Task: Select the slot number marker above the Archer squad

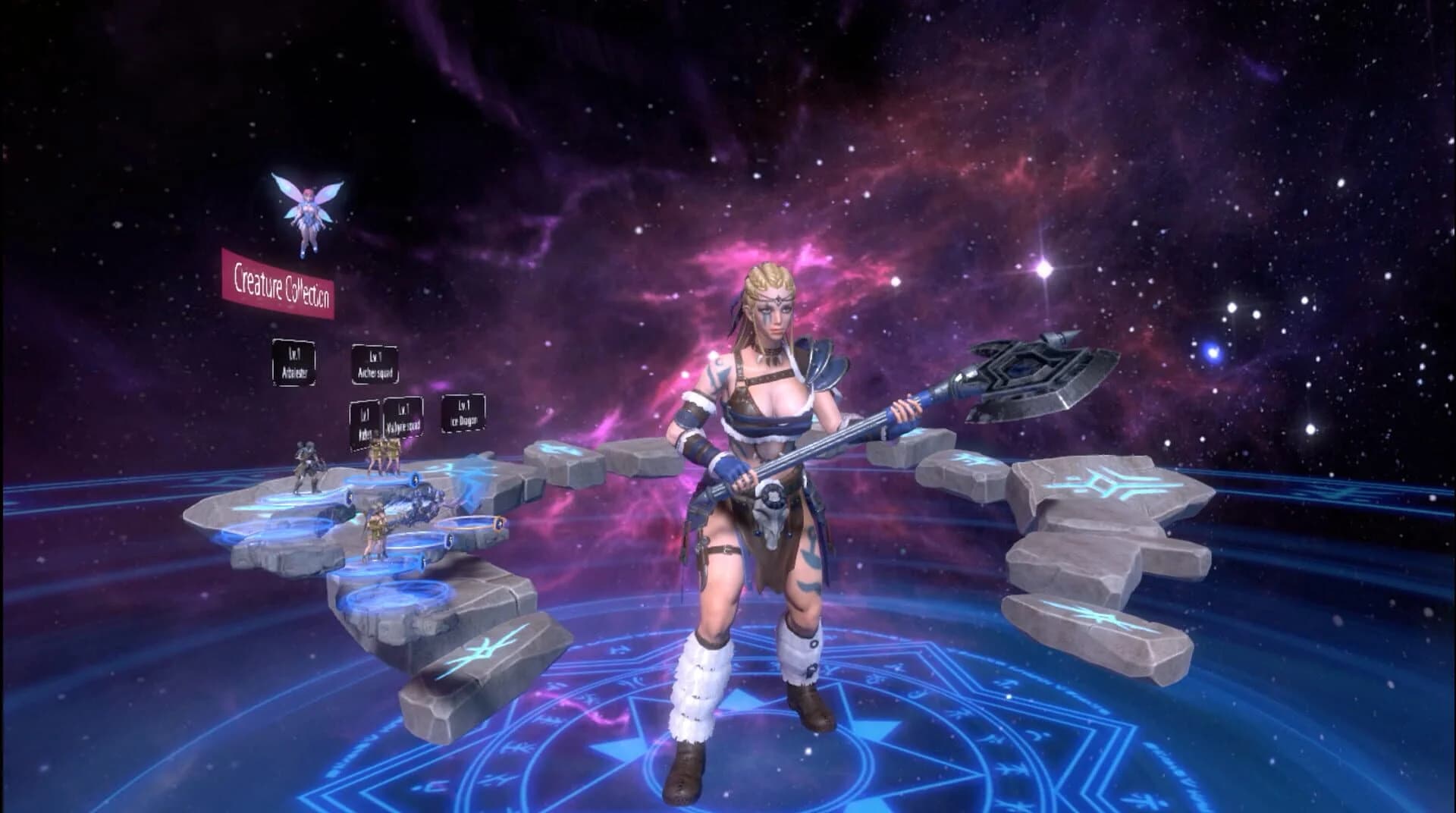Action: 416,479
